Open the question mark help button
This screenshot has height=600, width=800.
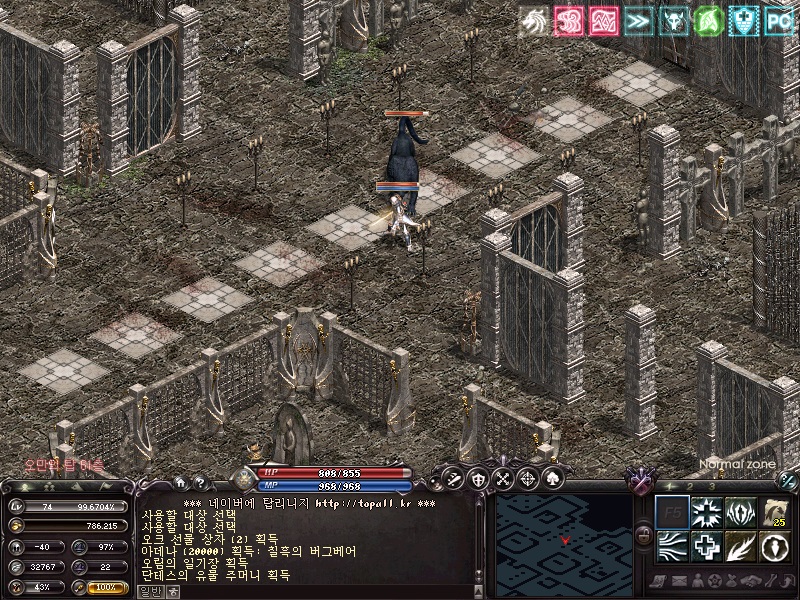point(199,482)
